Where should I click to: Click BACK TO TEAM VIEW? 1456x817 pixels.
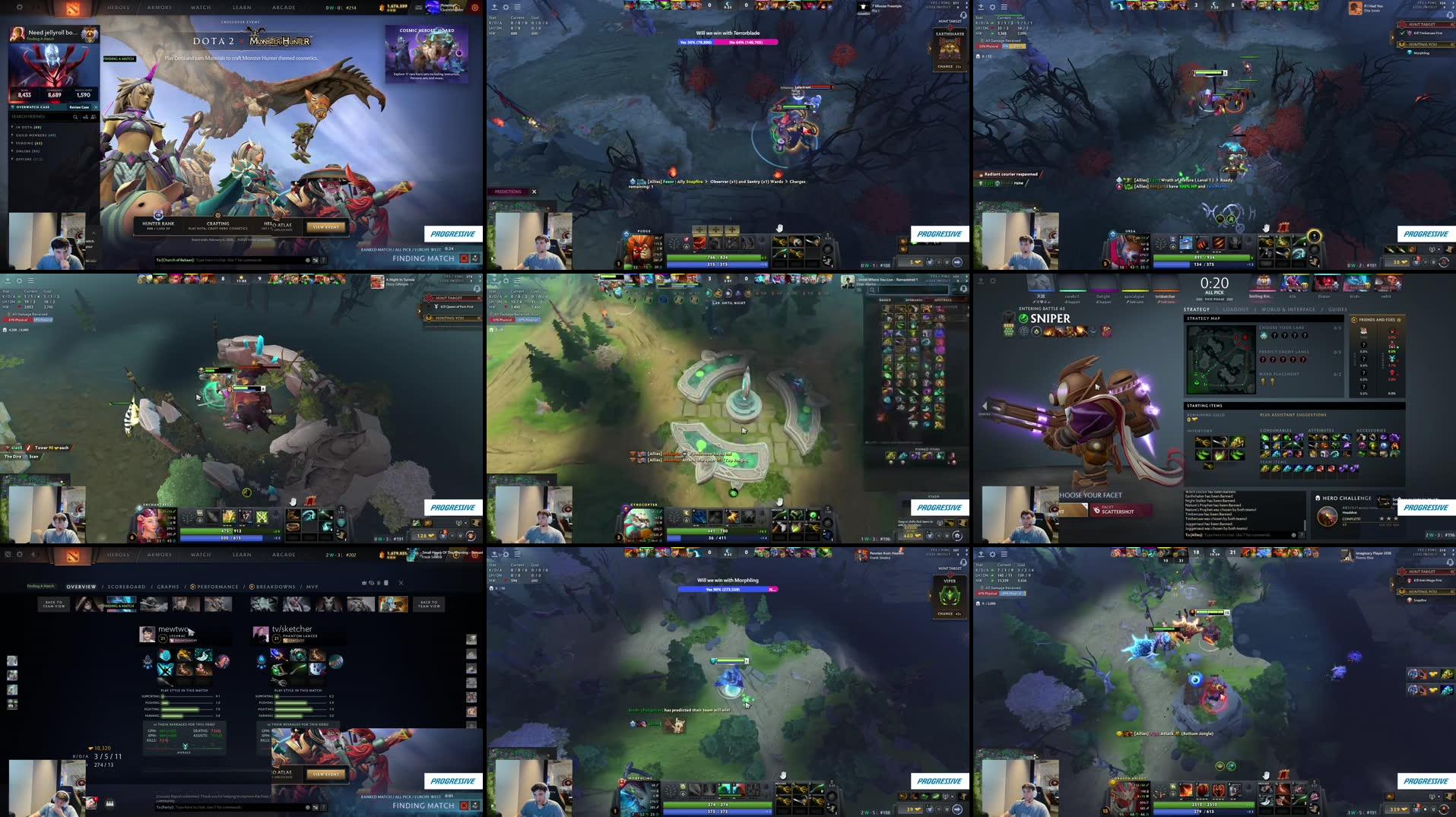point(55,603)
